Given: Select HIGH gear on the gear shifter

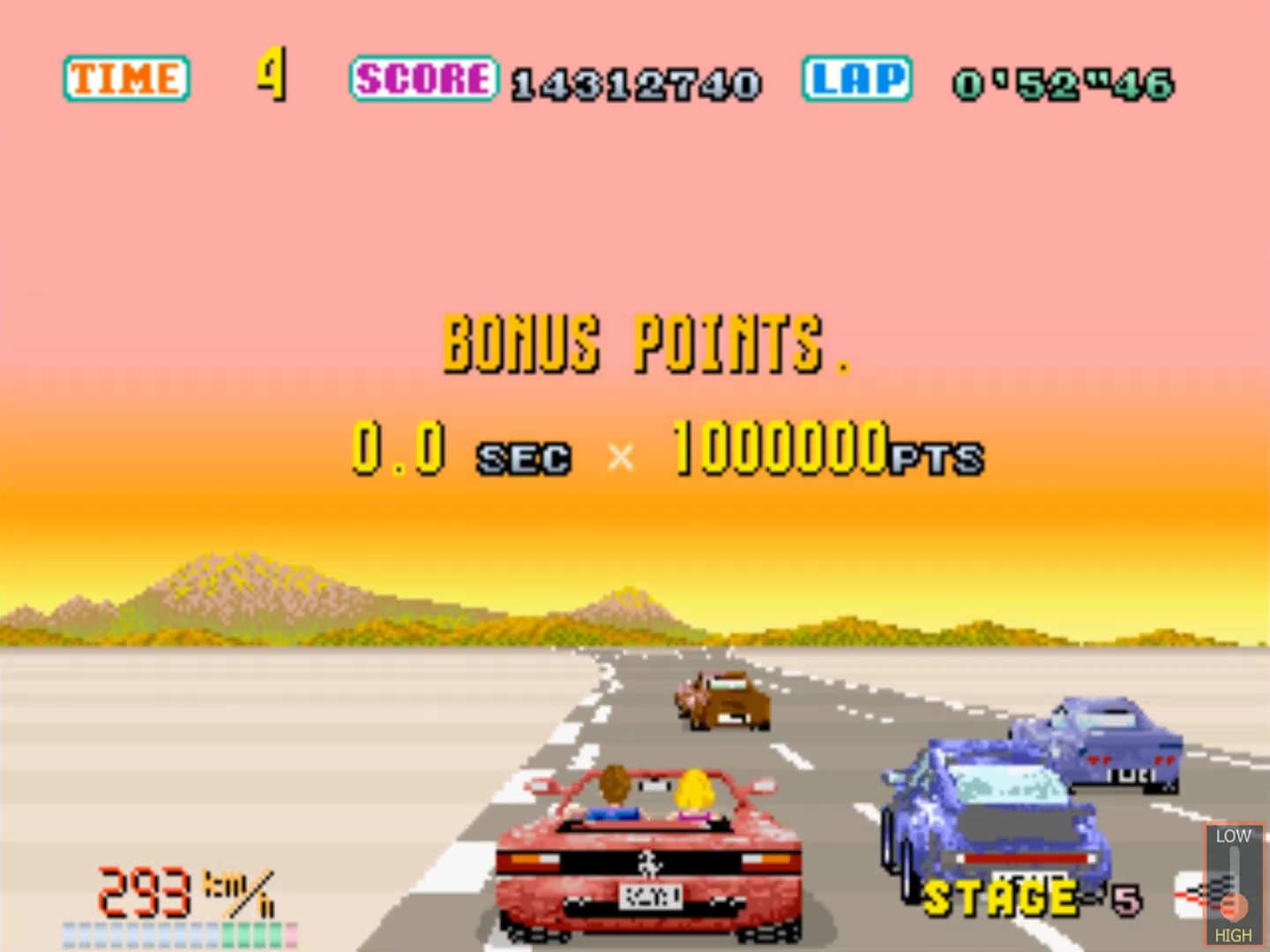Looking at the screenshot, I should tap(1233, 935).
